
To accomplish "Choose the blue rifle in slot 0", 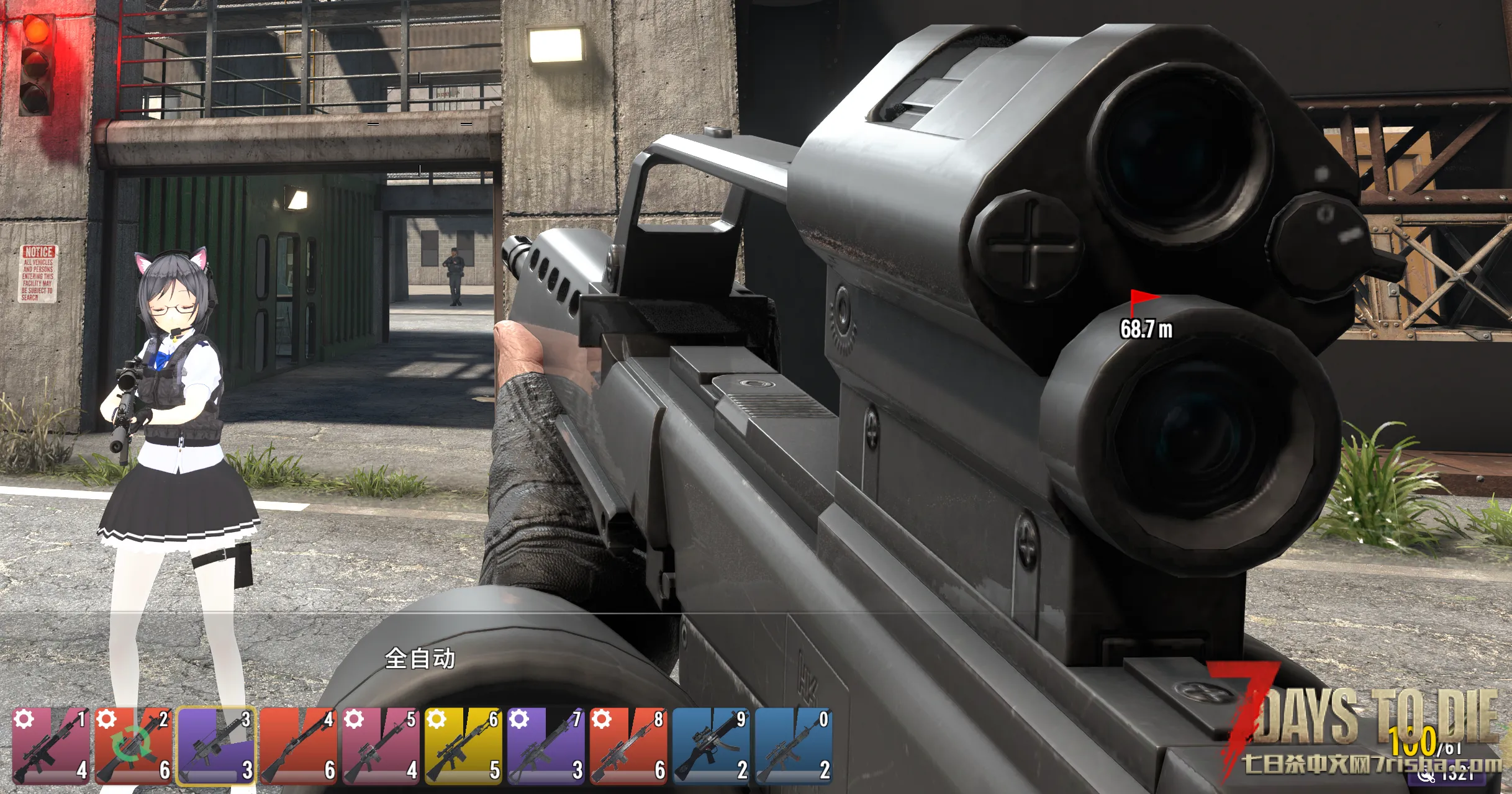I will point(794,746).
